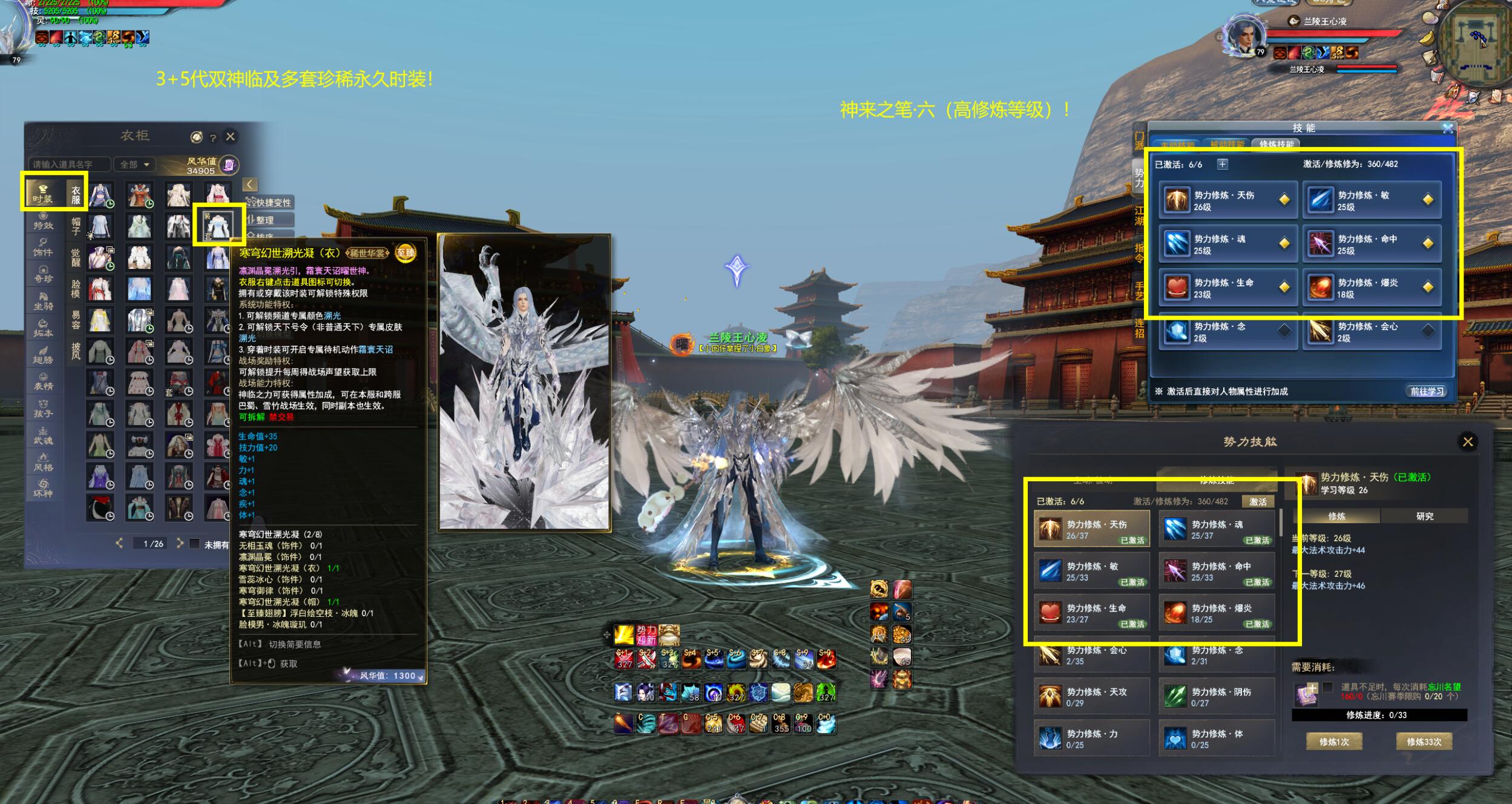The width and height of the screenshot is (1512, 804).
Task: Switch to the 特效 wardrobe category
Action: (43, 220)
